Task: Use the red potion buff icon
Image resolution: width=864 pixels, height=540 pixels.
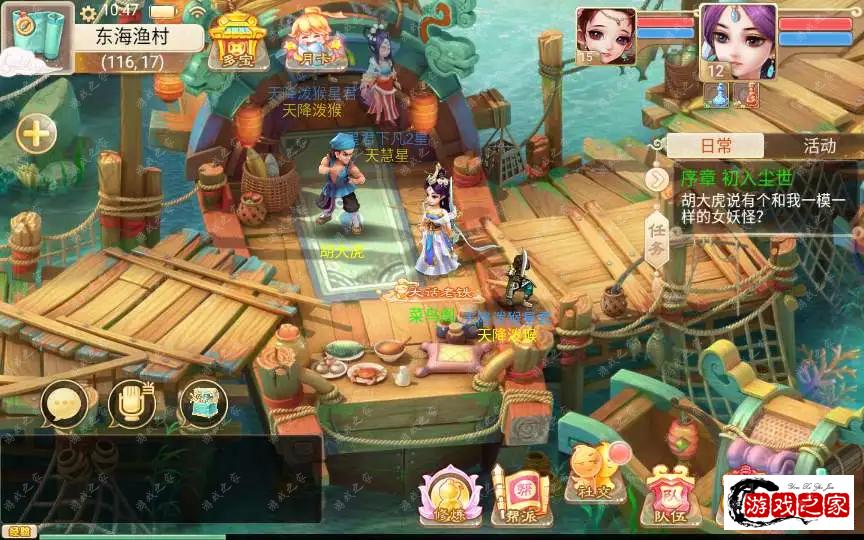Action: 746,94
